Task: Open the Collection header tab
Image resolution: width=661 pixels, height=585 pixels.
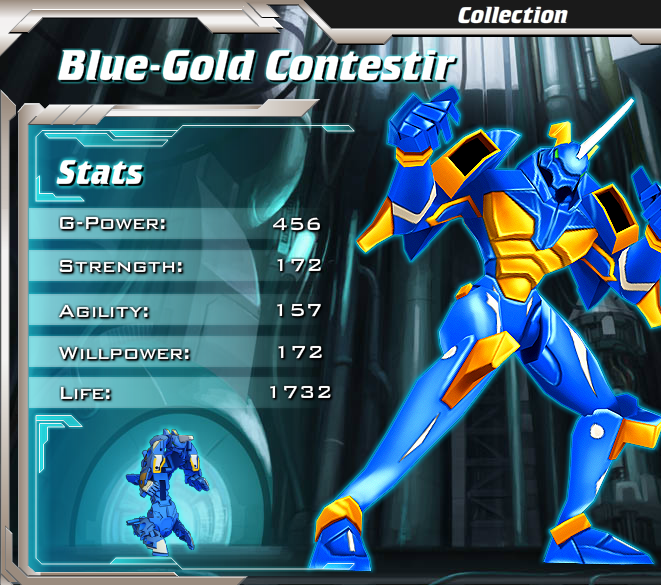Action: (x=512, y=15)
